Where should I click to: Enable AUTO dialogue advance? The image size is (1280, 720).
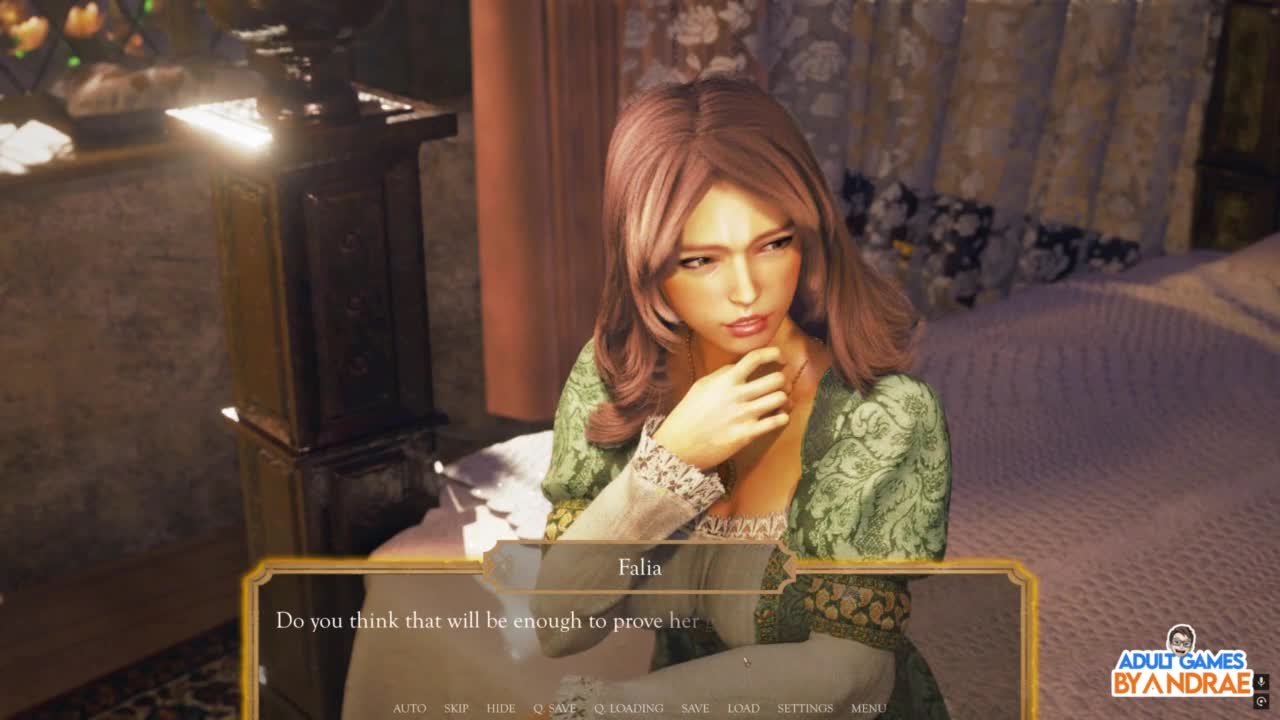pyautogui.click(x=409, y=708)
